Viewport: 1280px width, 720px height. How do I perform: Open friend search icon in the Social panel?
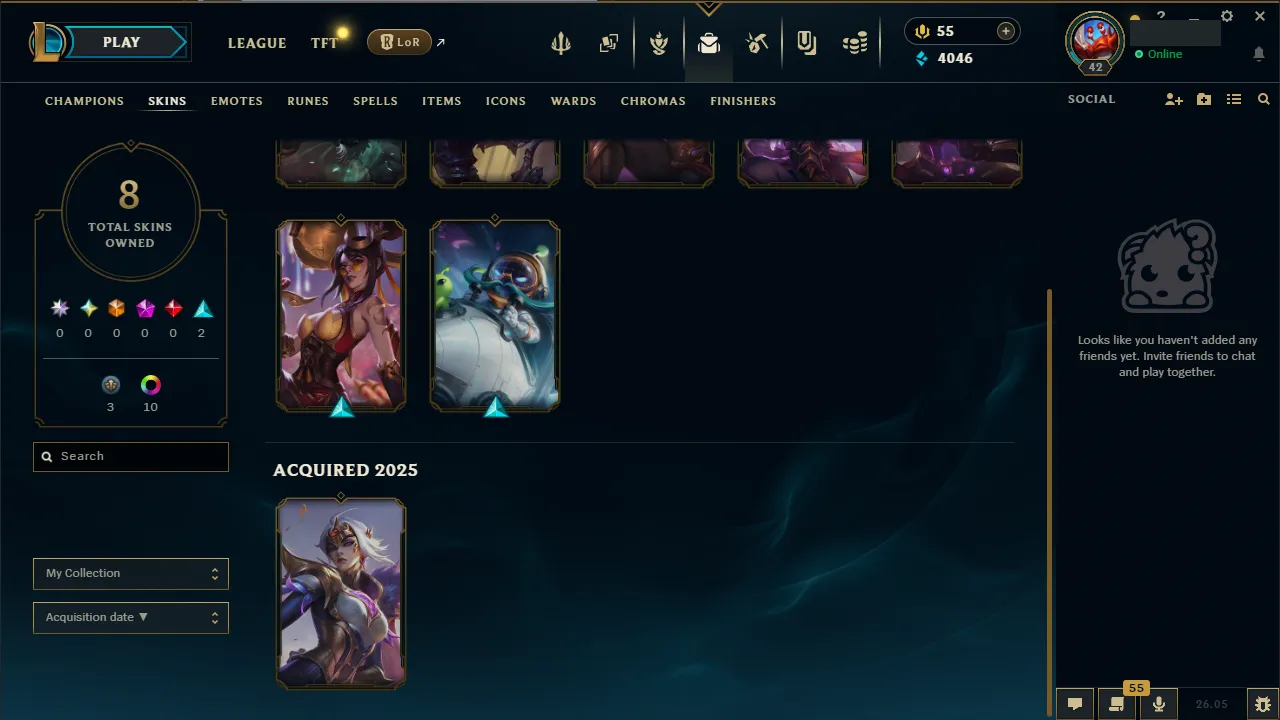(x=1263, y=99)
